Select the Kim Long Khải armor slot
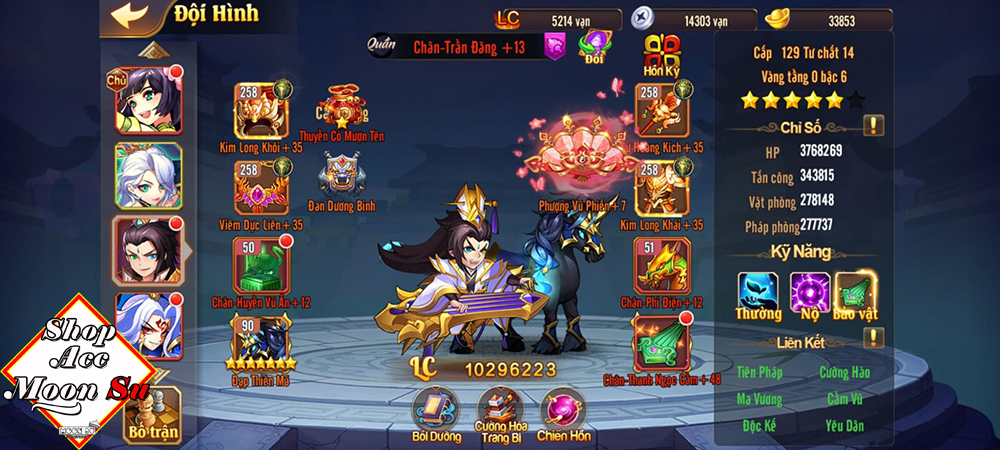Viewport: 1000px width, 450px height. click(x=662, y=187)
